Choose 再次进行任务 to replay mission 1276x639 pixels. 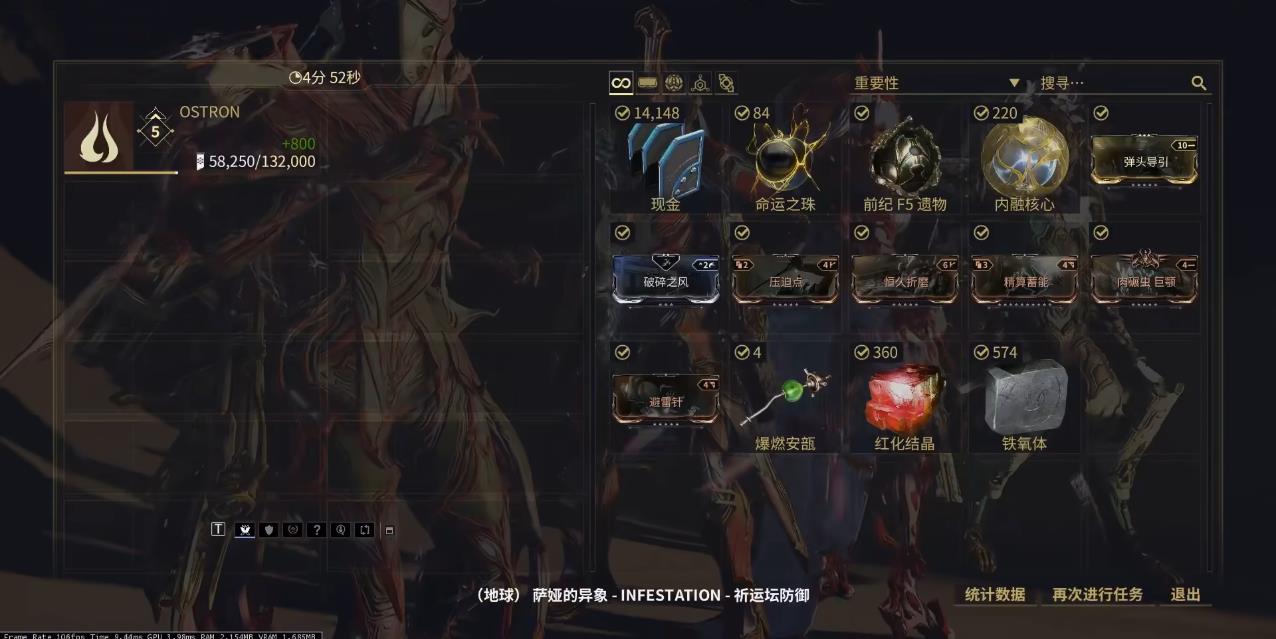(x=1097, y=594)
